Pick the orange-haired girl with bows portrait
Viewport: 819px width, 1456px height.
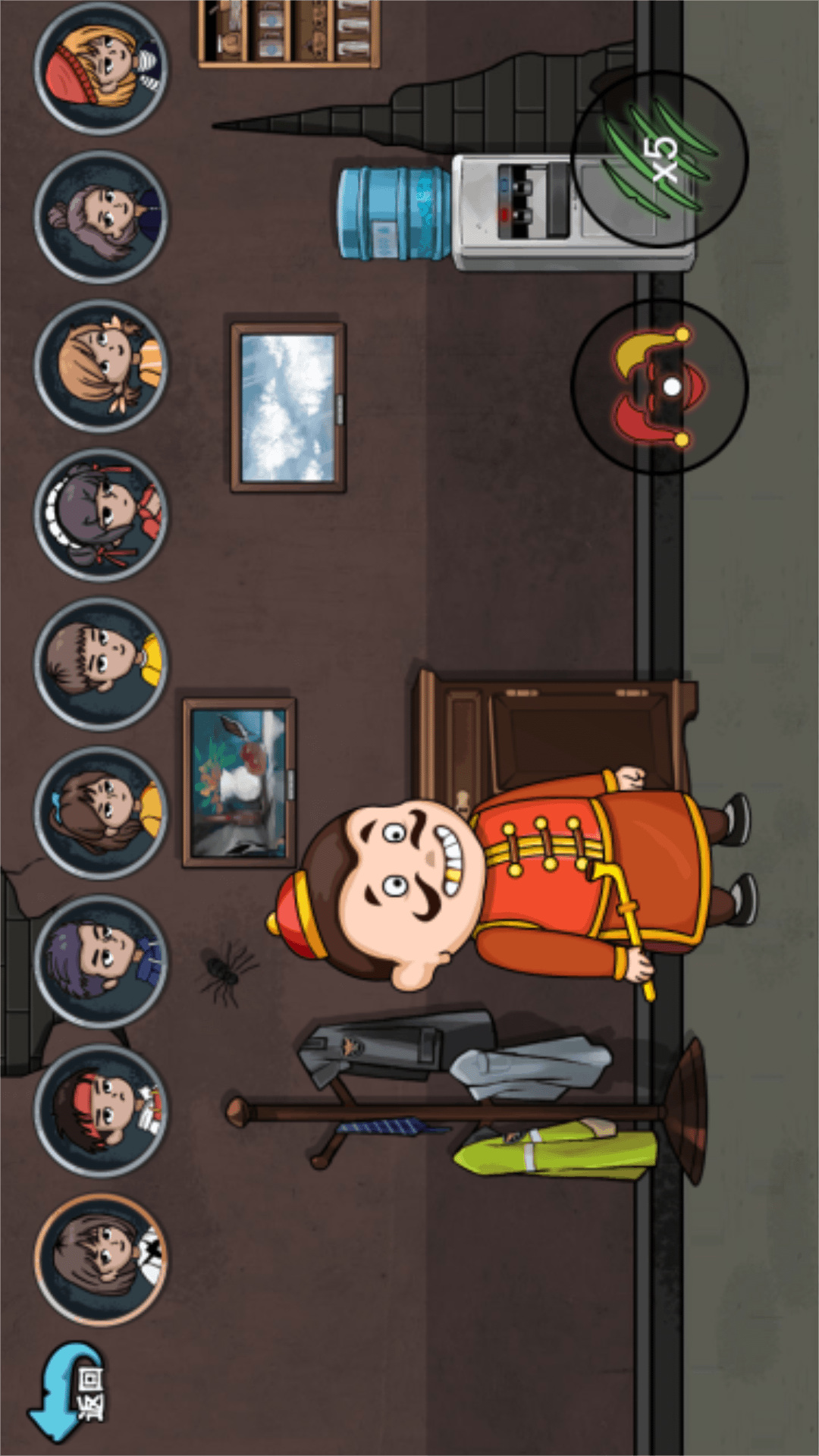click(101, 366)
